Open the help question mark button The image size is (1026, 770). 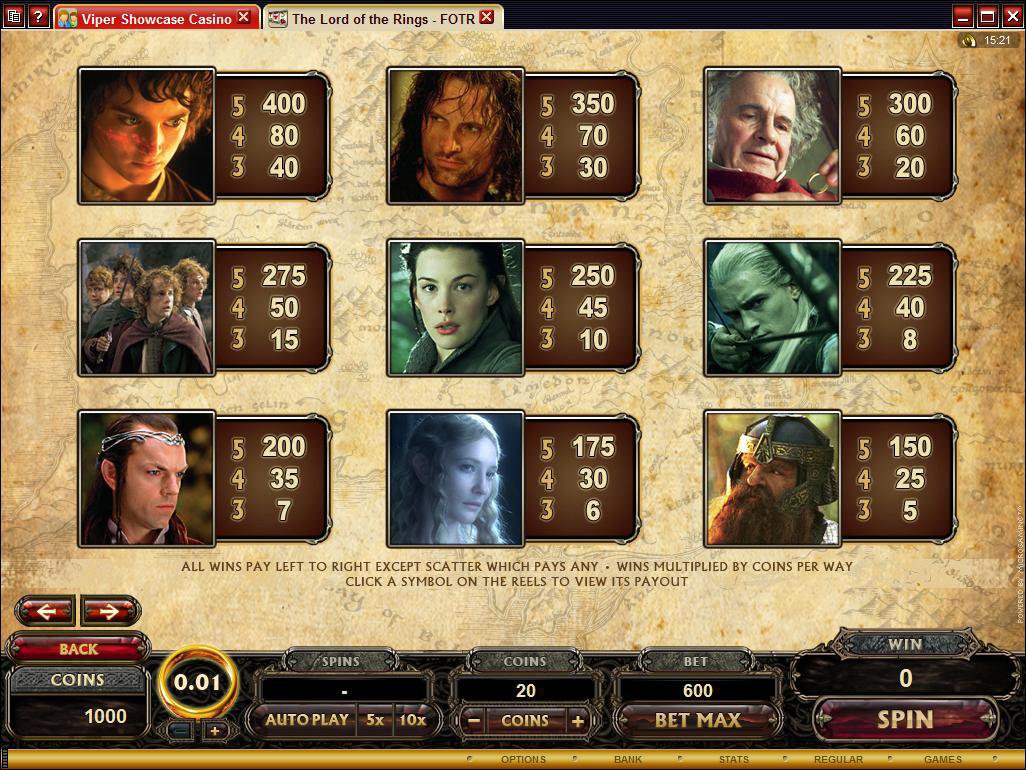tap(37, 17)
